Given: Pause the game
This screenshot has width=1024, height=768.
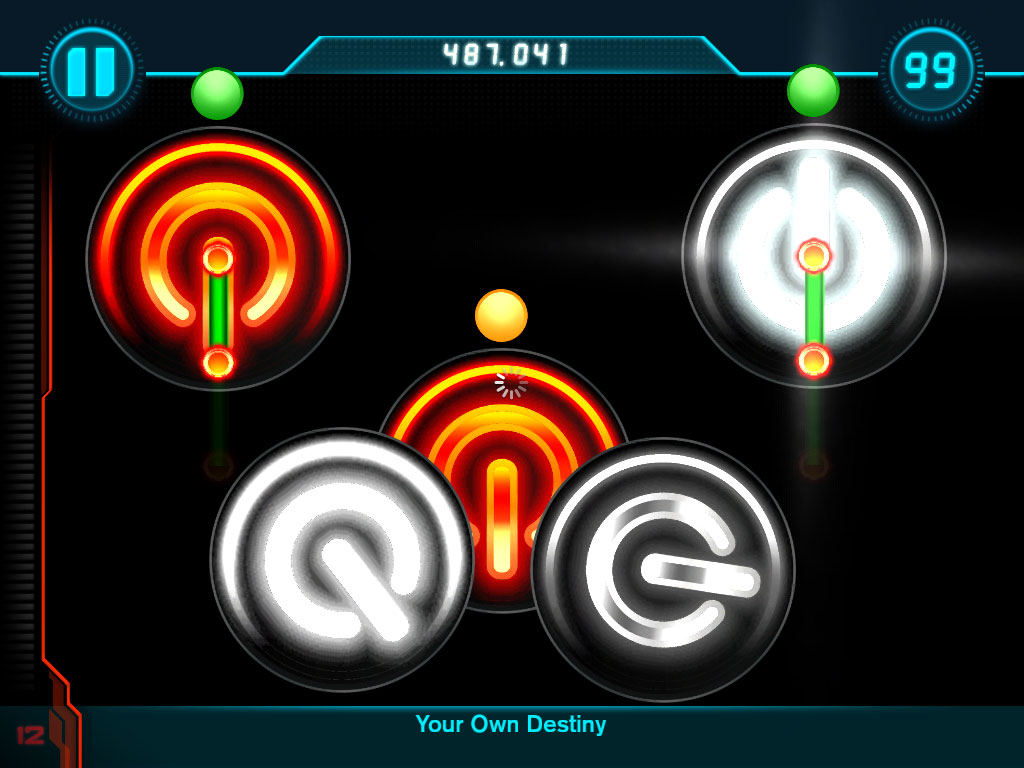Looking at the screenshot, I should click(91, 70).
